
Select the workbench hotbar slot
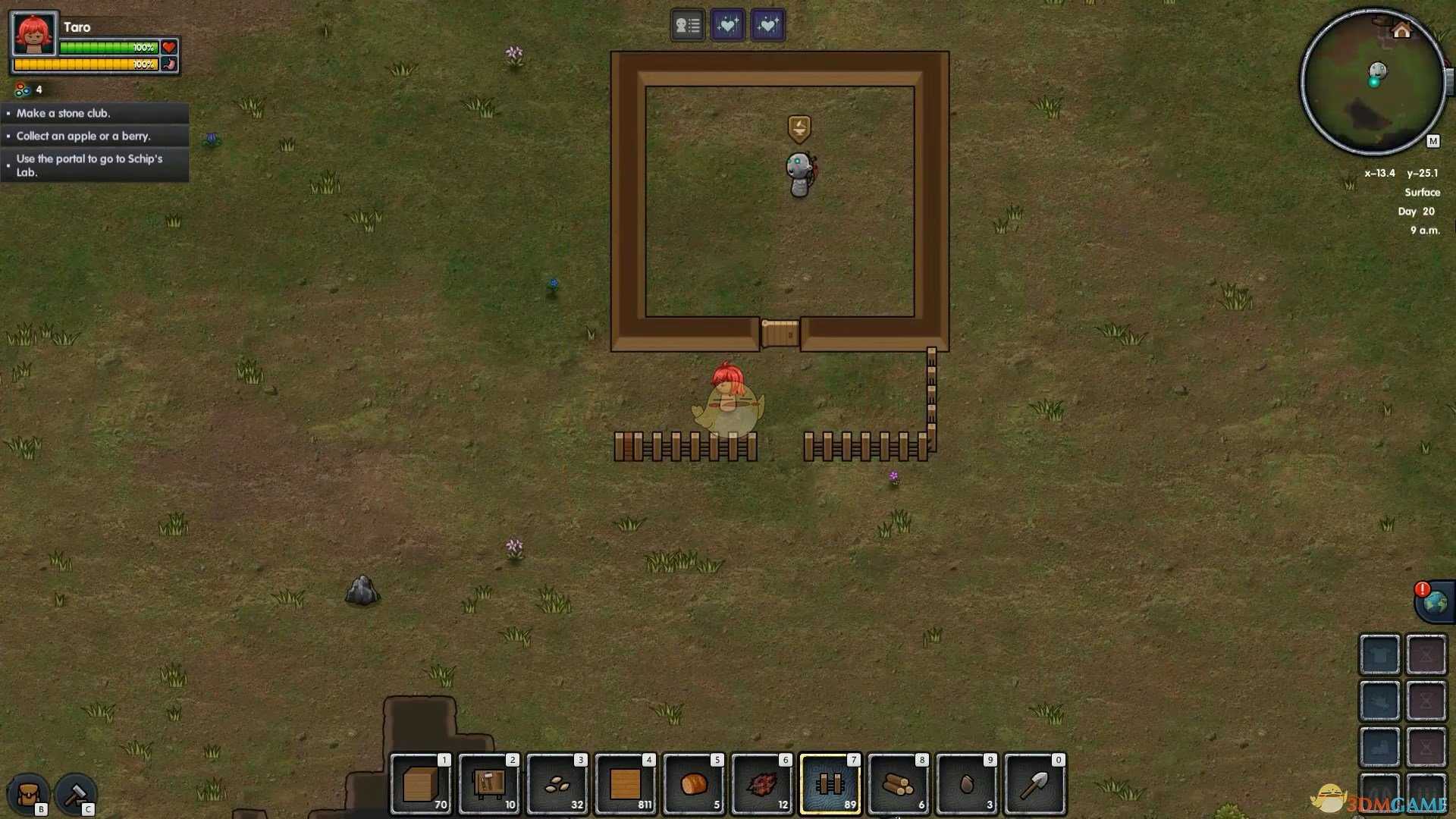[489, 784]
